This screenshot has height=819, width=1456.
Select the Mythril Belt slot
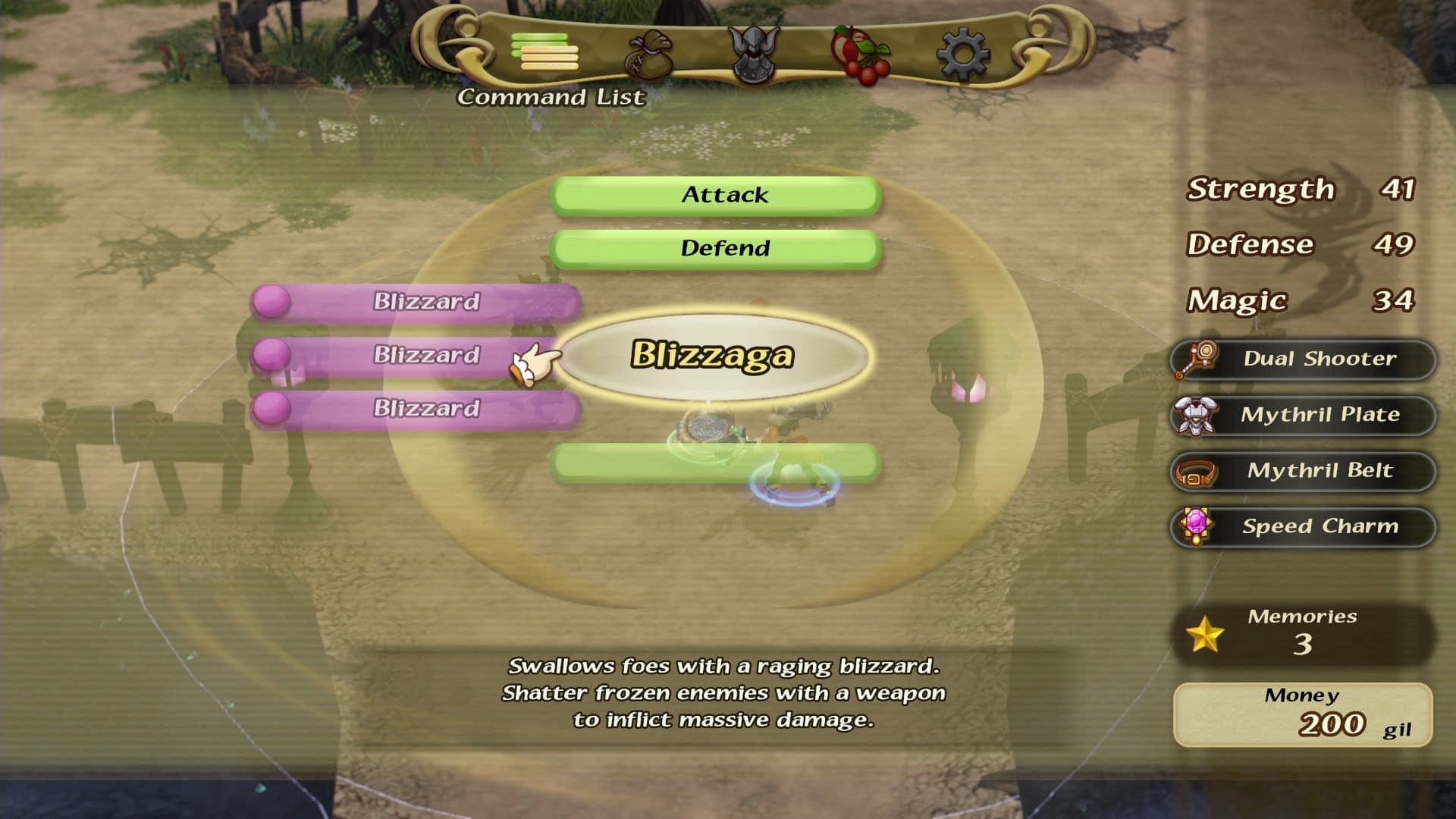point(1303,471)
